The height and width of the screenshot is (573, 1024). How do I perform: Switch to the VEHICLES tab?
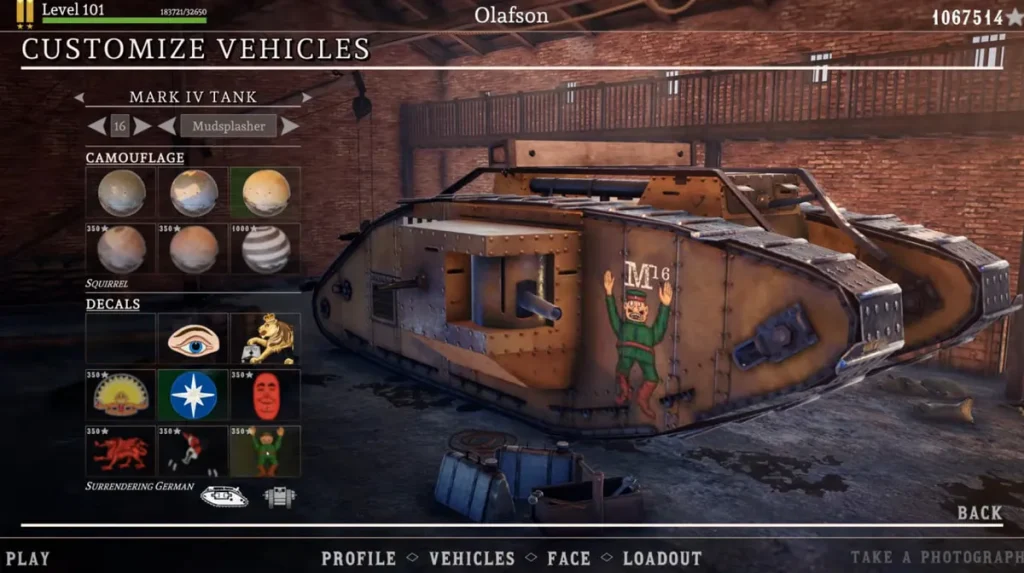(x=472, y=559)
